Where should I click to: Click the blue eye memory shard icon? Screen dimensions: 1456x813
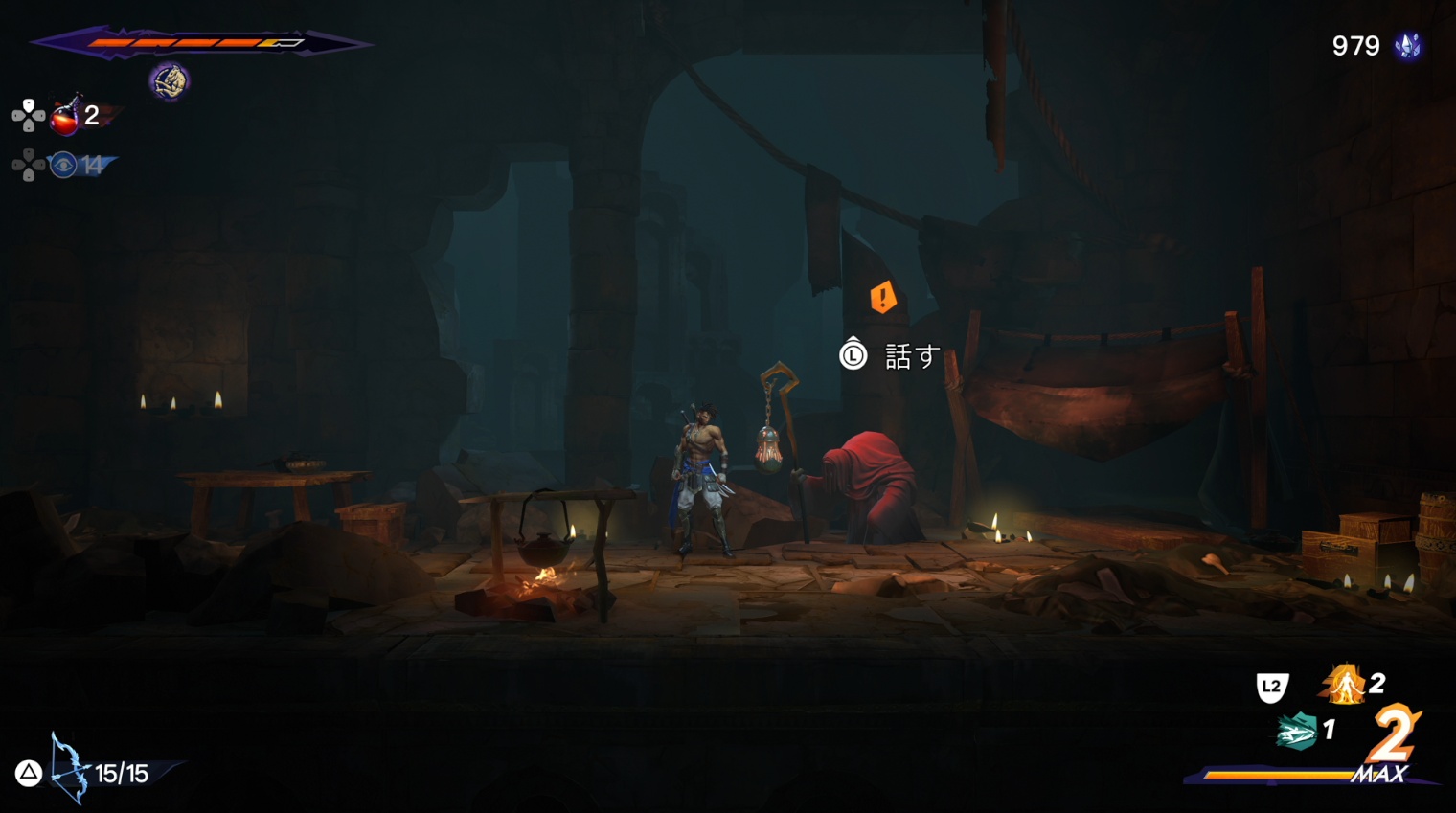63,166
